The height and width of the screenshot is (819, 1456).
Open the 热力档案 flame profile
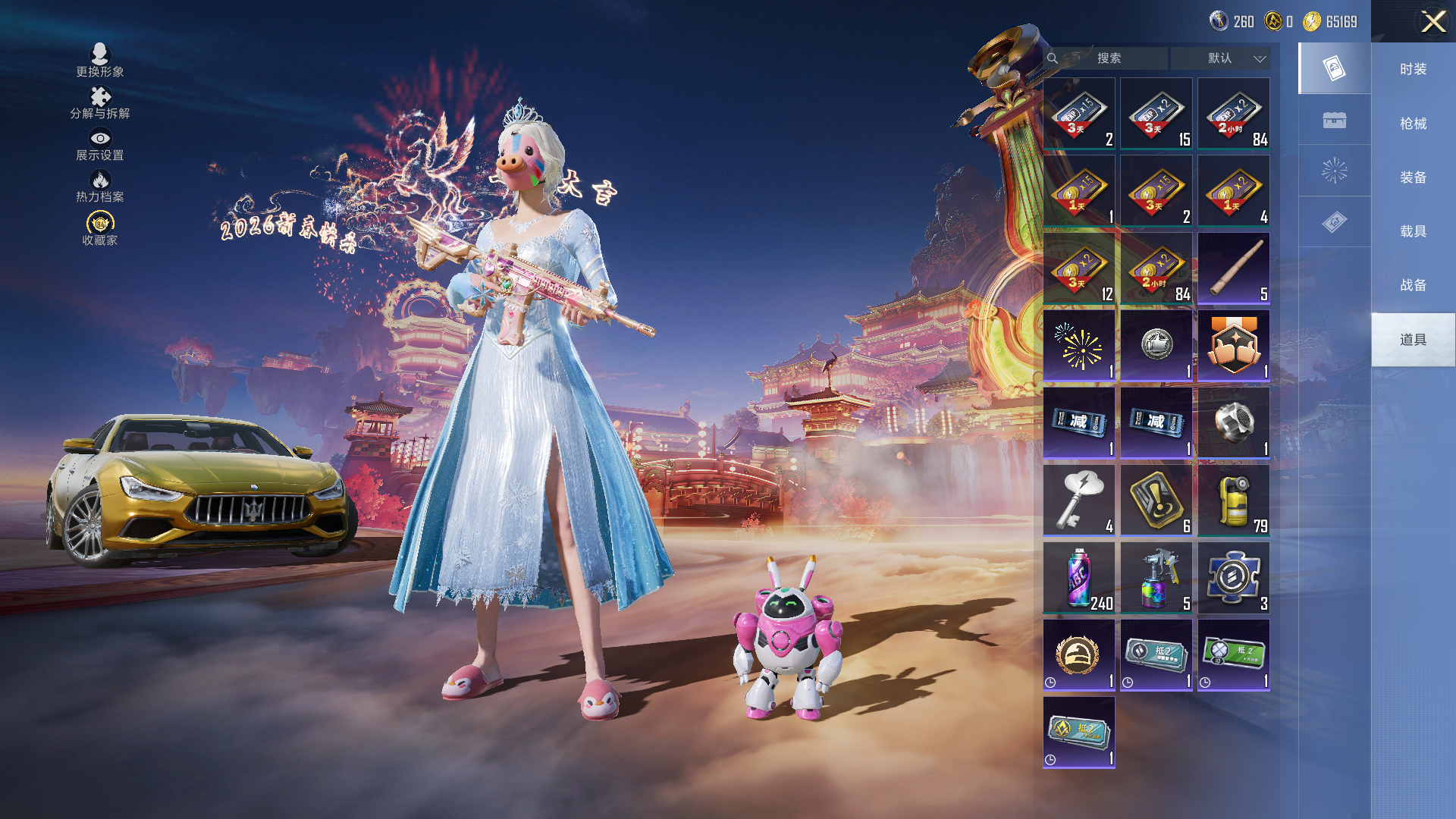(x=100, y=187)
